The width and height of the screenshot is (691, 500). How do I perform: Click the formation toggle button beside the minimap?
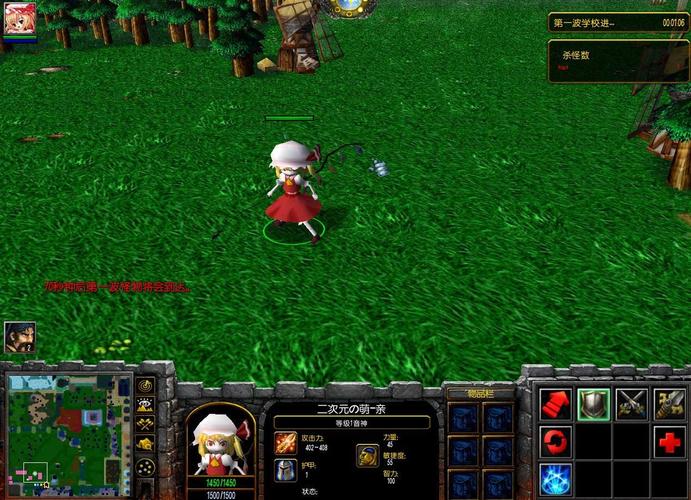[145, 467]
